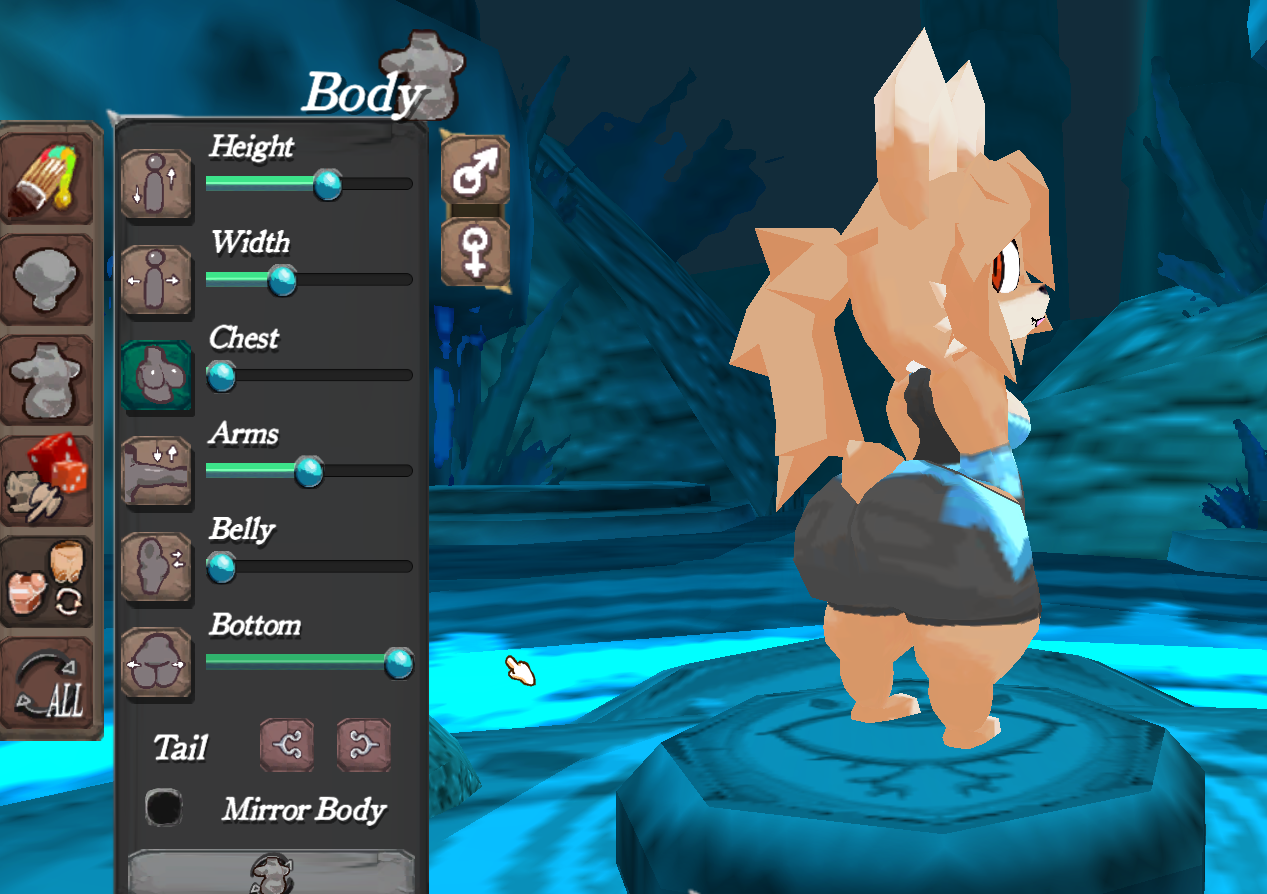
Task: Click the reset ALL button
Action: click(49, 685)
